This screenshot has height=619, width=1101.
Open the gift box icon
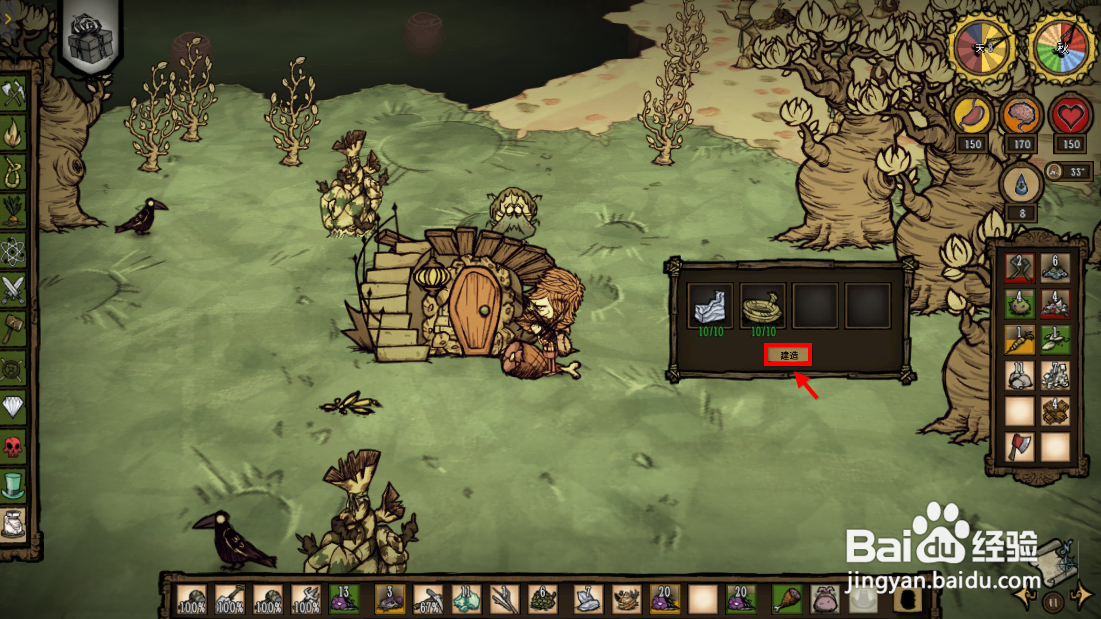coord(90,39)
